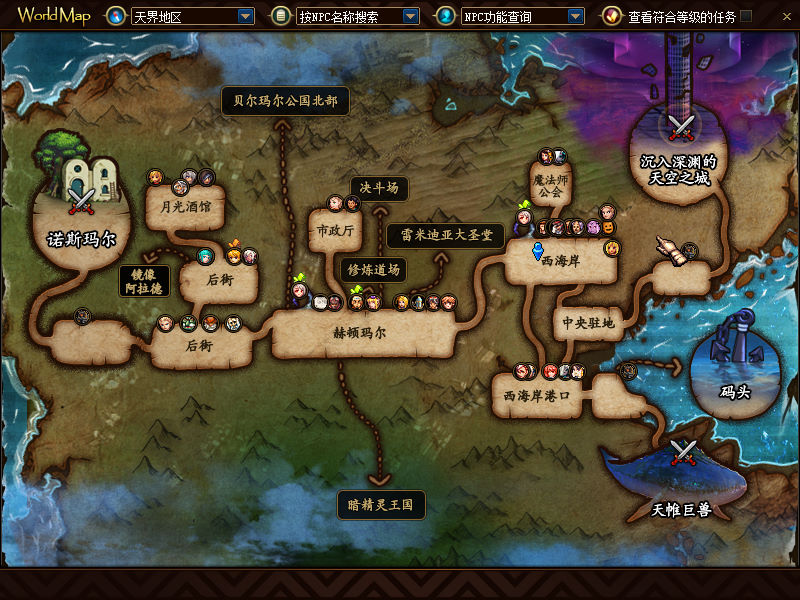The width and height of the screenshot is (800, 600).
Task: Select the 沉入深渊的天空之城 dungeon
Action: (x=680, y=169)
